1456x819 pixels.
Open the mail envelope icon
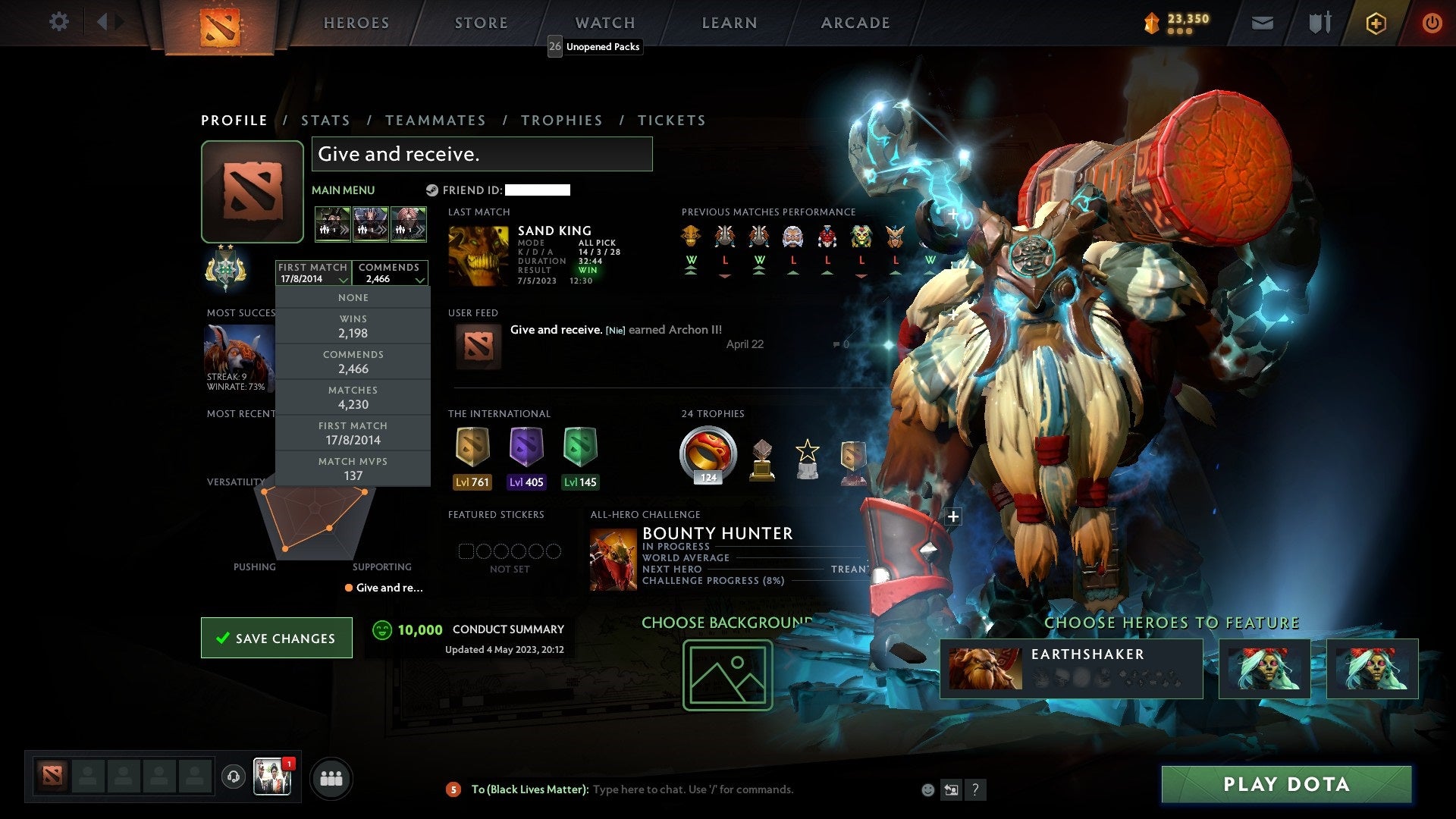[1262, 24]
